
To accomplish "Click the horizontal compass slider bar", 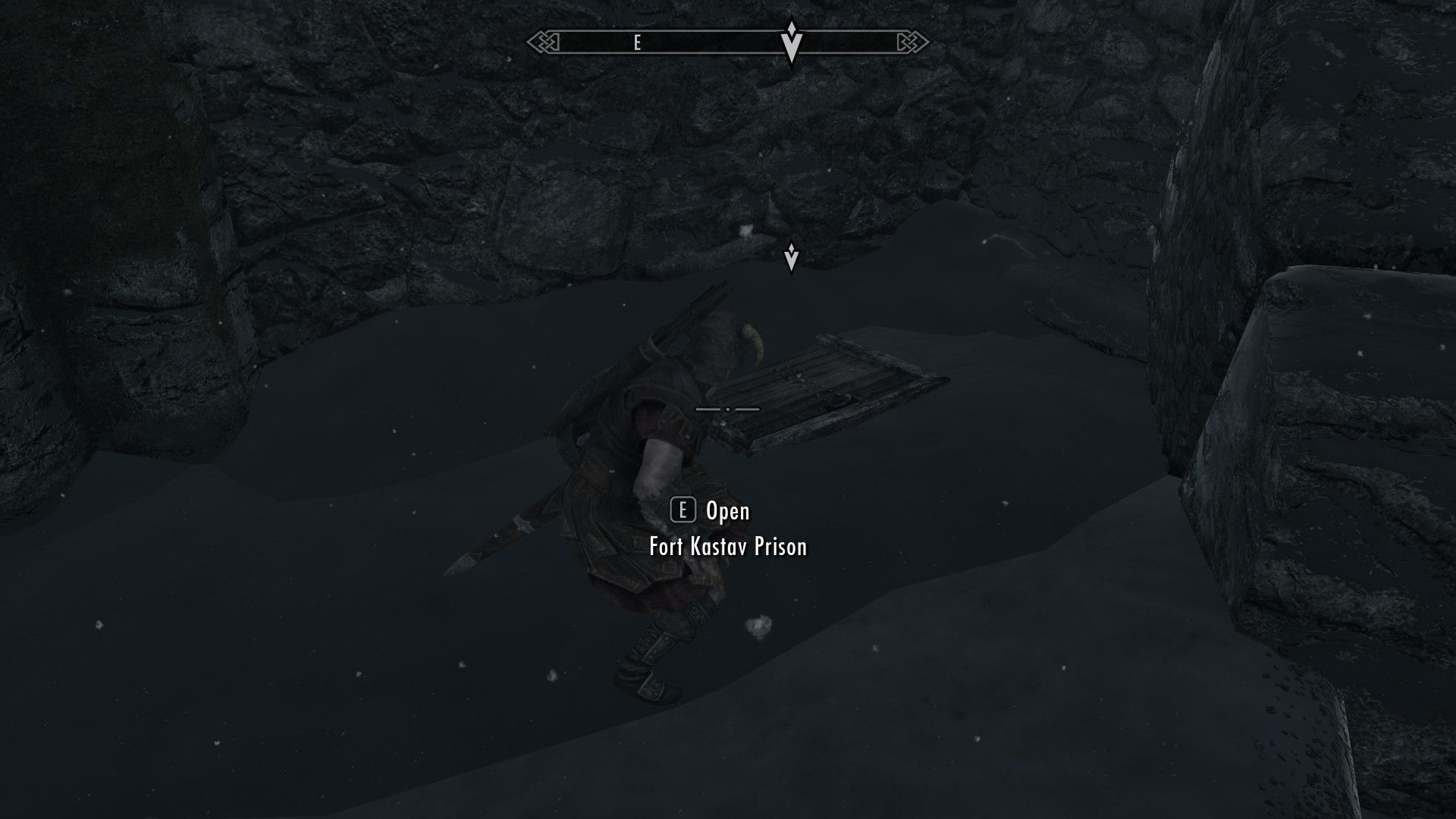I will 728,42.
